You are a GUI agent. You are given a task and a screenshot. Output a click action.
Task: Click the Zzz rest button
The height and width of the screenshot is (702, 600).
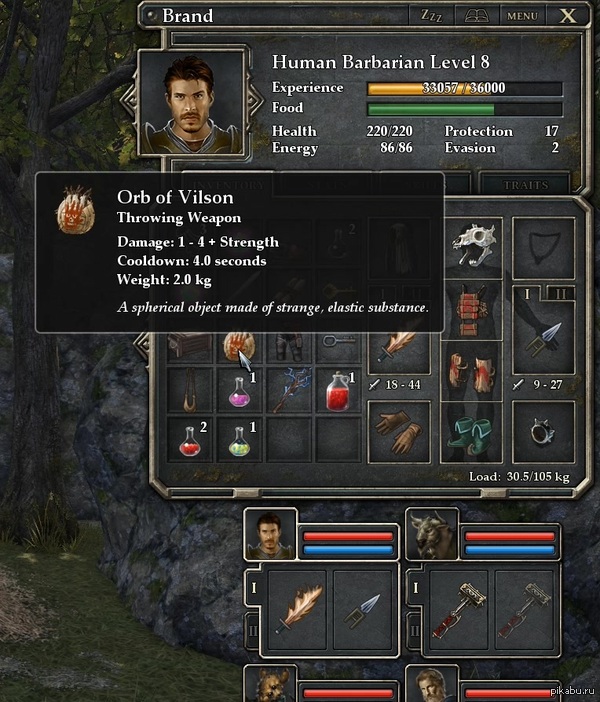coord(431,16)
